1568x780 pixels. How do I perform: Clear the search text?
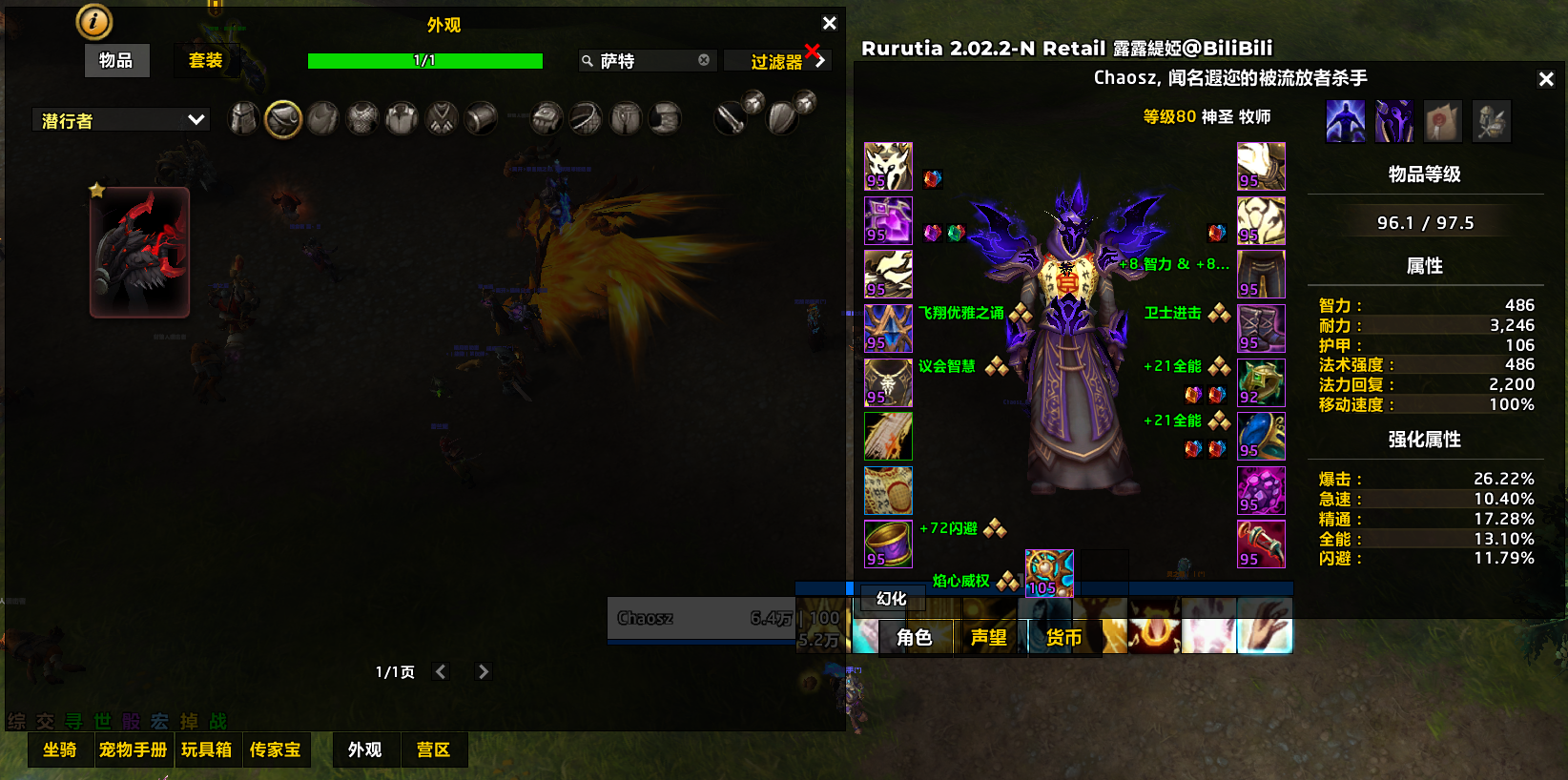point(704,60)
